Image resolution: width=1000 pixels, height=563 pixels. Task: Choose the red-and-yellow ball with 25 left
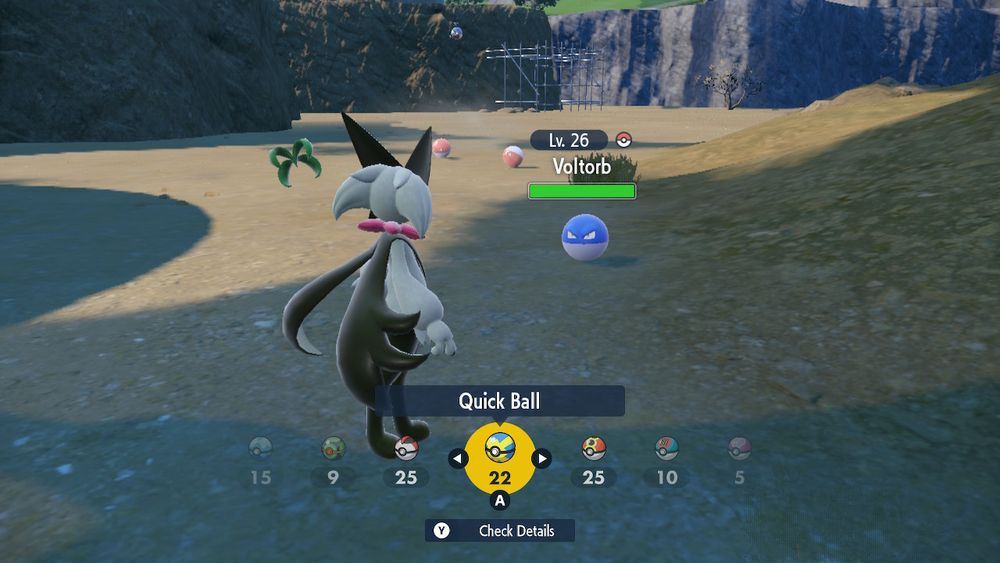point(594,450)
